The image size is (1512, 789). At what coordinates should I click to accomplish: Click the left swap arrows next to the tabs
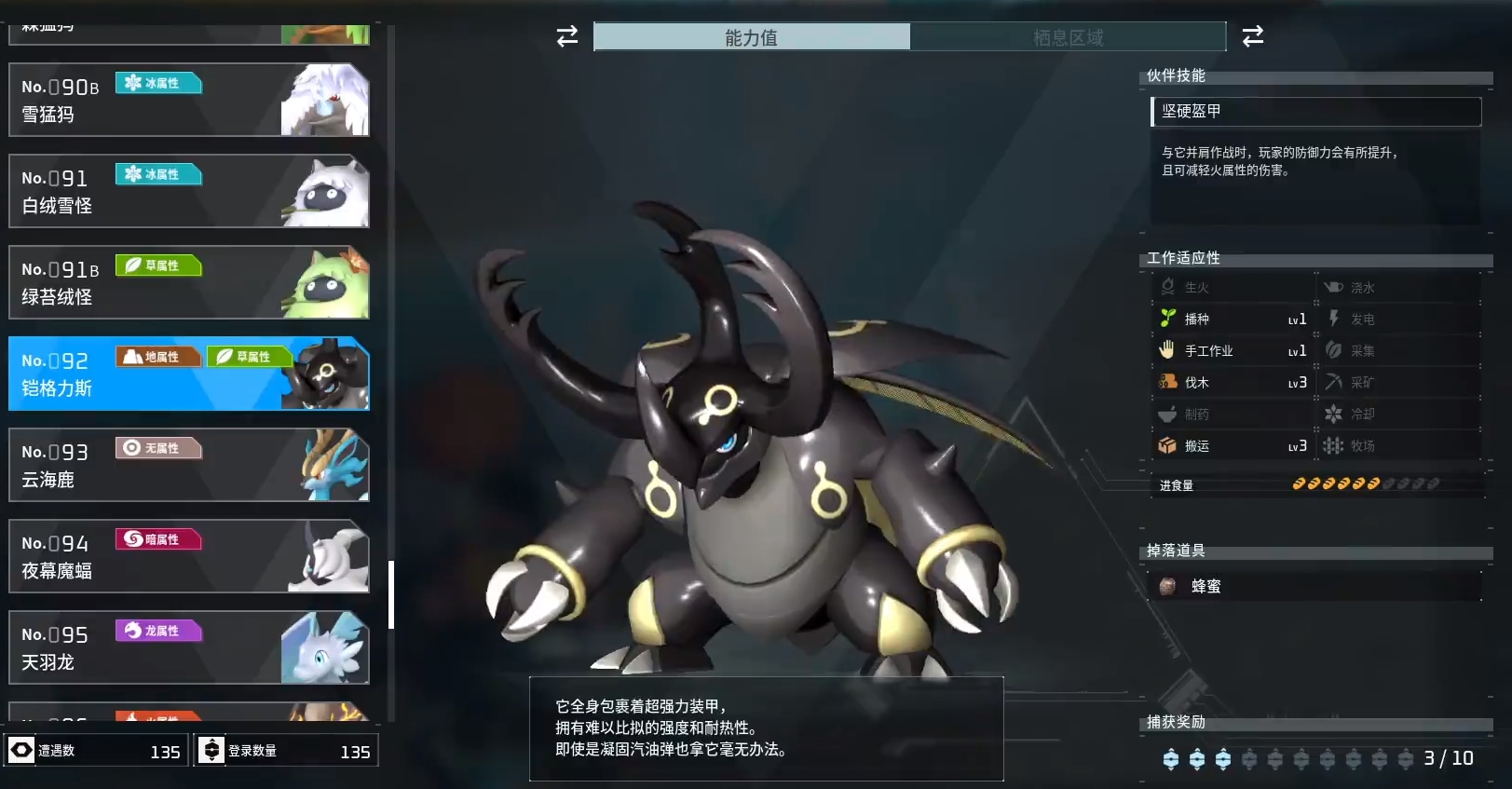point(565,37)
